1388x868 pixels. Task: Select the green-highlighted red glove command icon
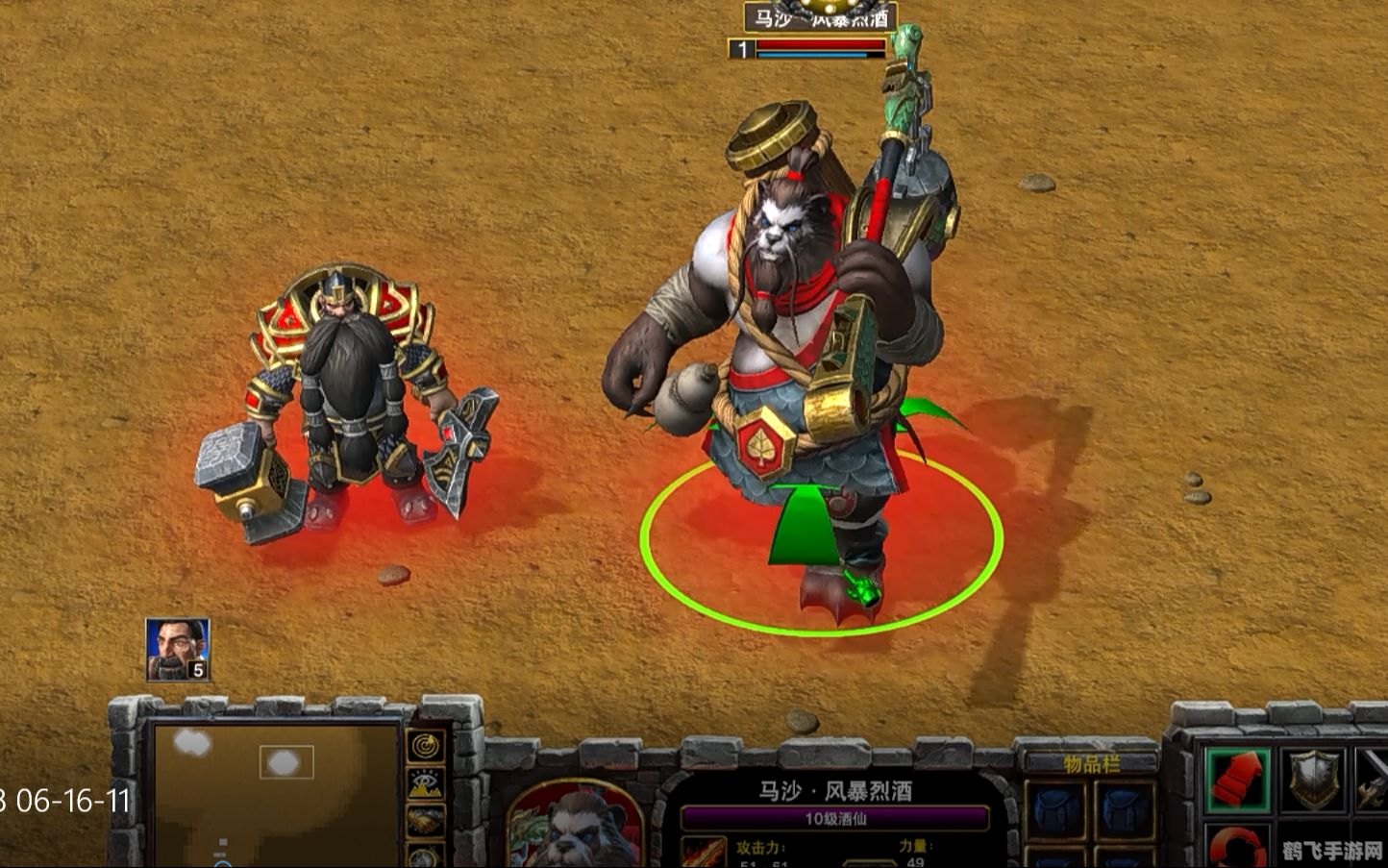pos(1239,779)
